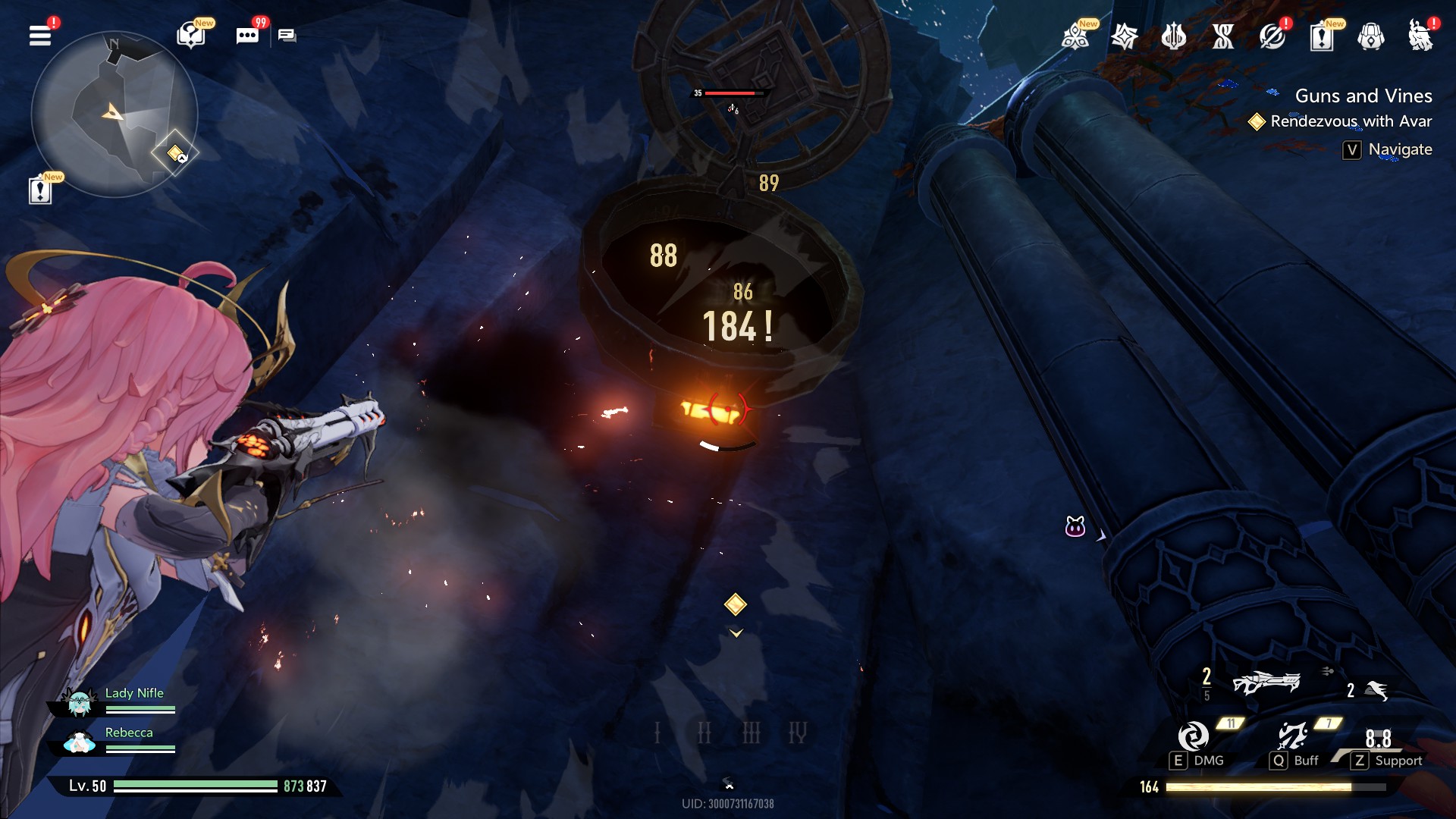Viewport: 1456px width, 819px height.
Task: Open the character figure icon with alert
Action: pyautogui.click(x=1420, y=36)
